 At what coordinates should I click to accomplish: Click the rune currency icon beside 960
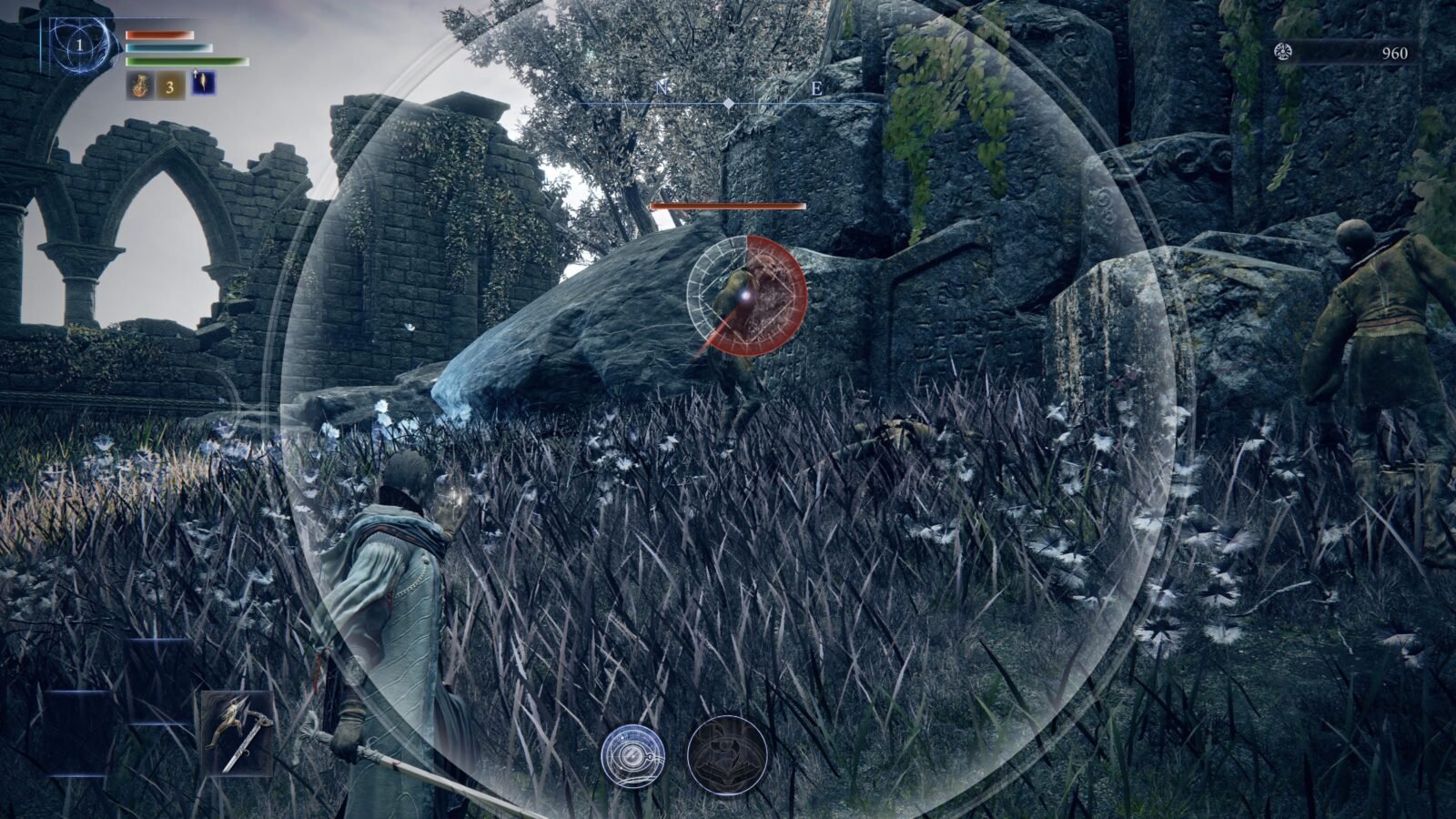click(1282, 52)
